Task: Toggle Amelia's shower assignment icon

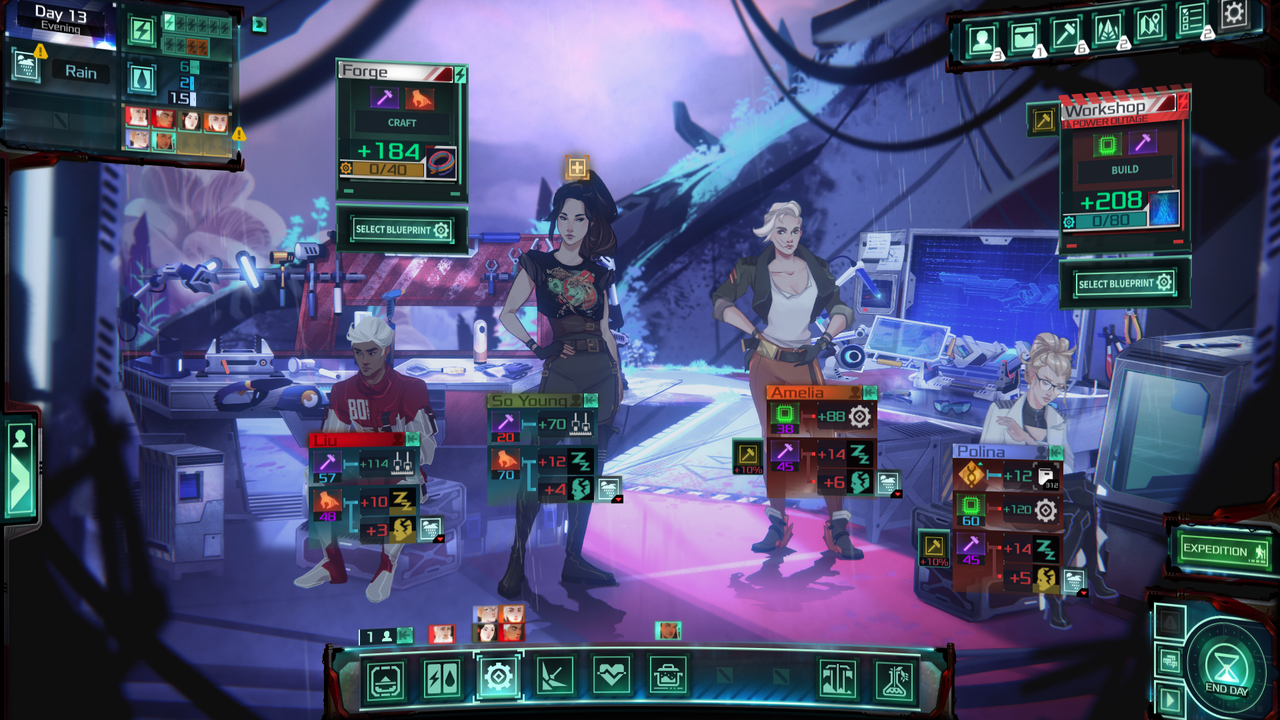Action: tap(889, 482)
